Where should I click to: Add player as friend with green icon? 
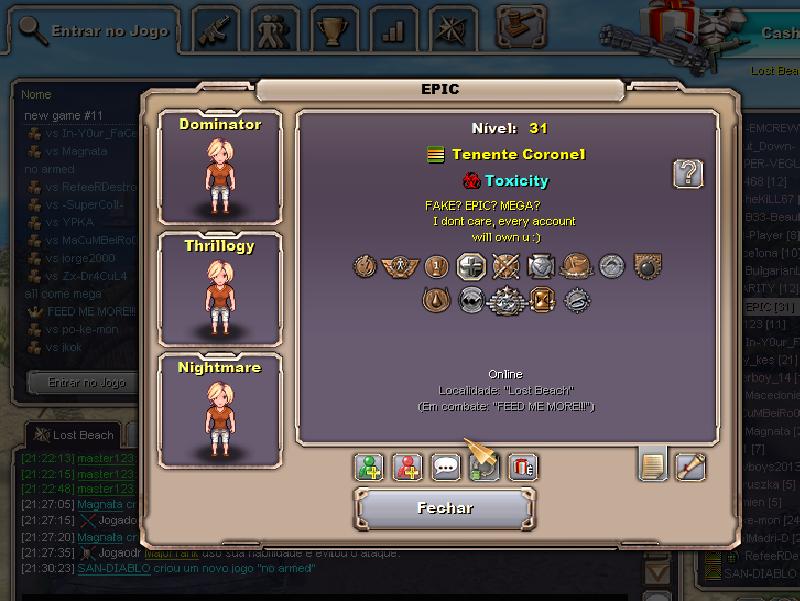(369, 467)
